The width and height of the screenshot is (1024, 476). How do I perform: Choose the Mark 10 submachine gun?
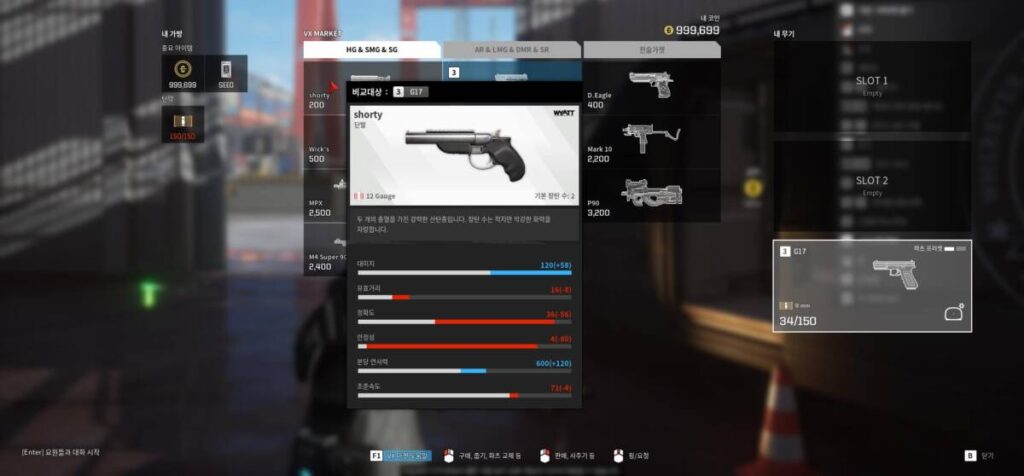[650, 142]
